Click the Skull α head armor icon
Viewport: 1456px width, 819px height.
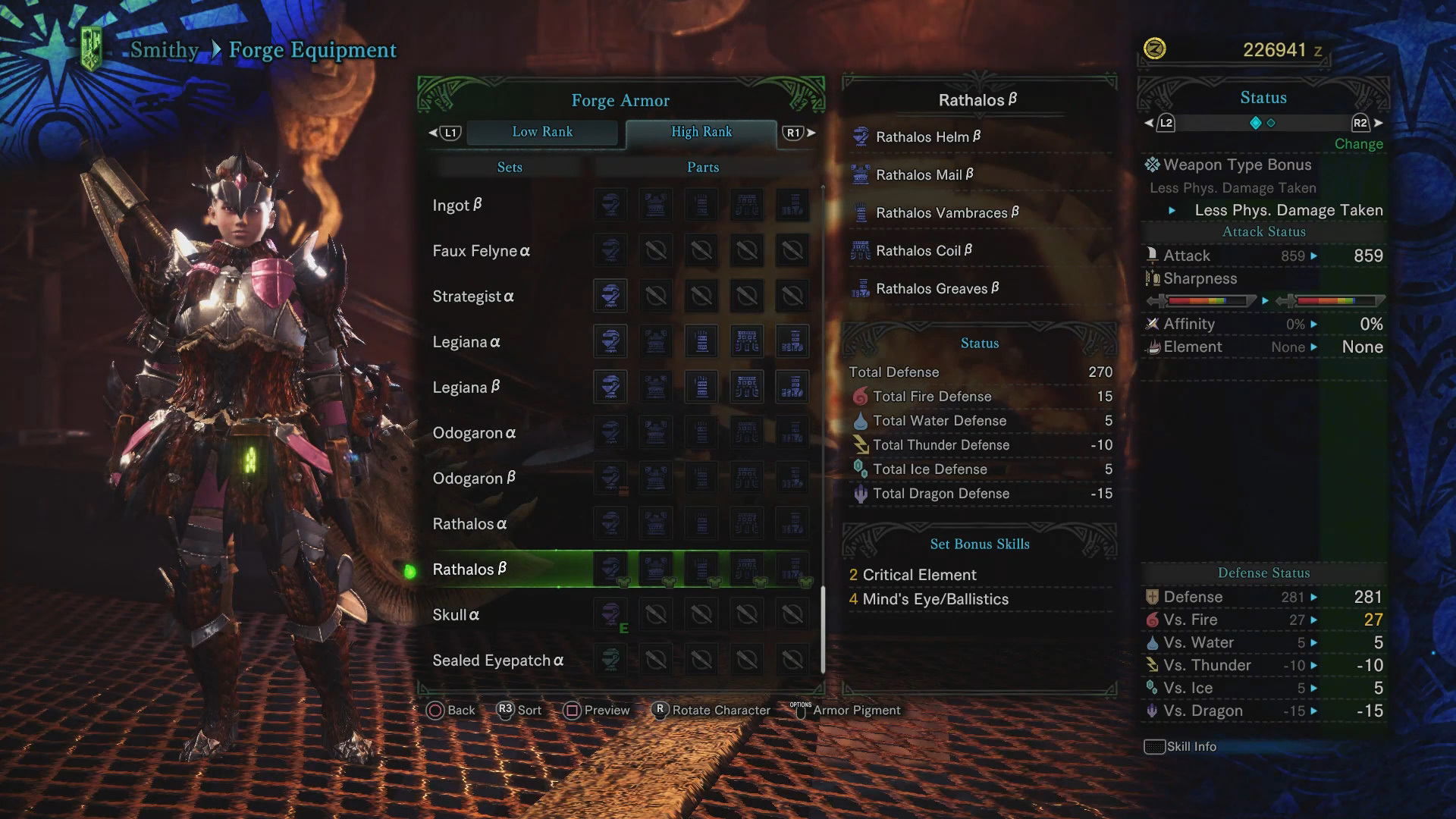(x=610, y=614)
